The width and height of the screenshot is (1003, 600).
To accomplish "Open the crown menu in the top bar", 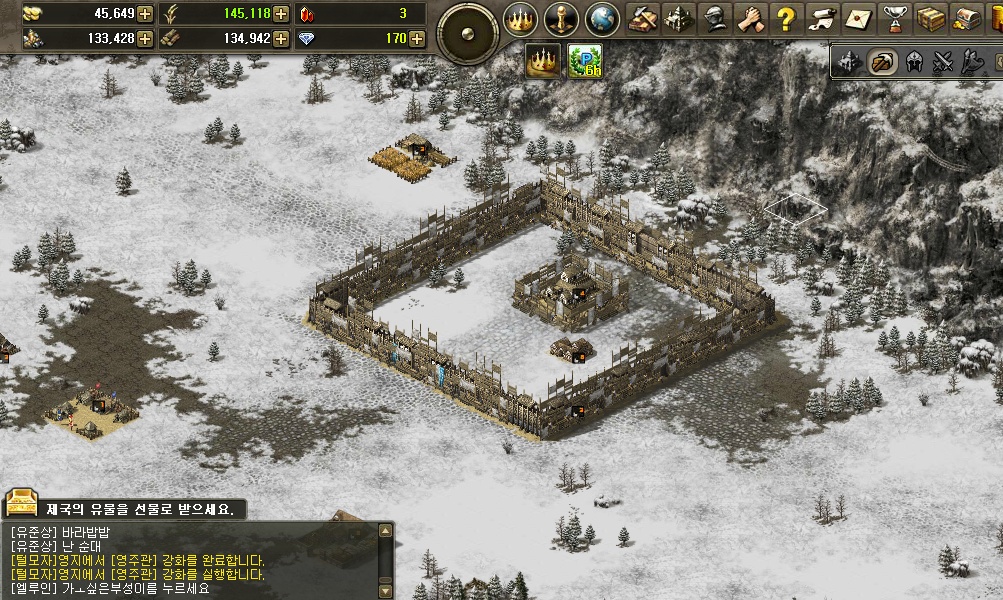I will click(x=519, y=18).
